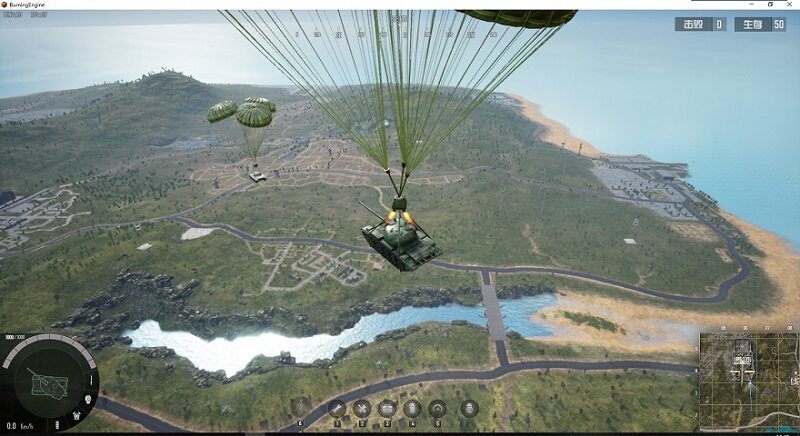
Task: Select the toolbox item in slot 3
Action: (x=386, y=408)
